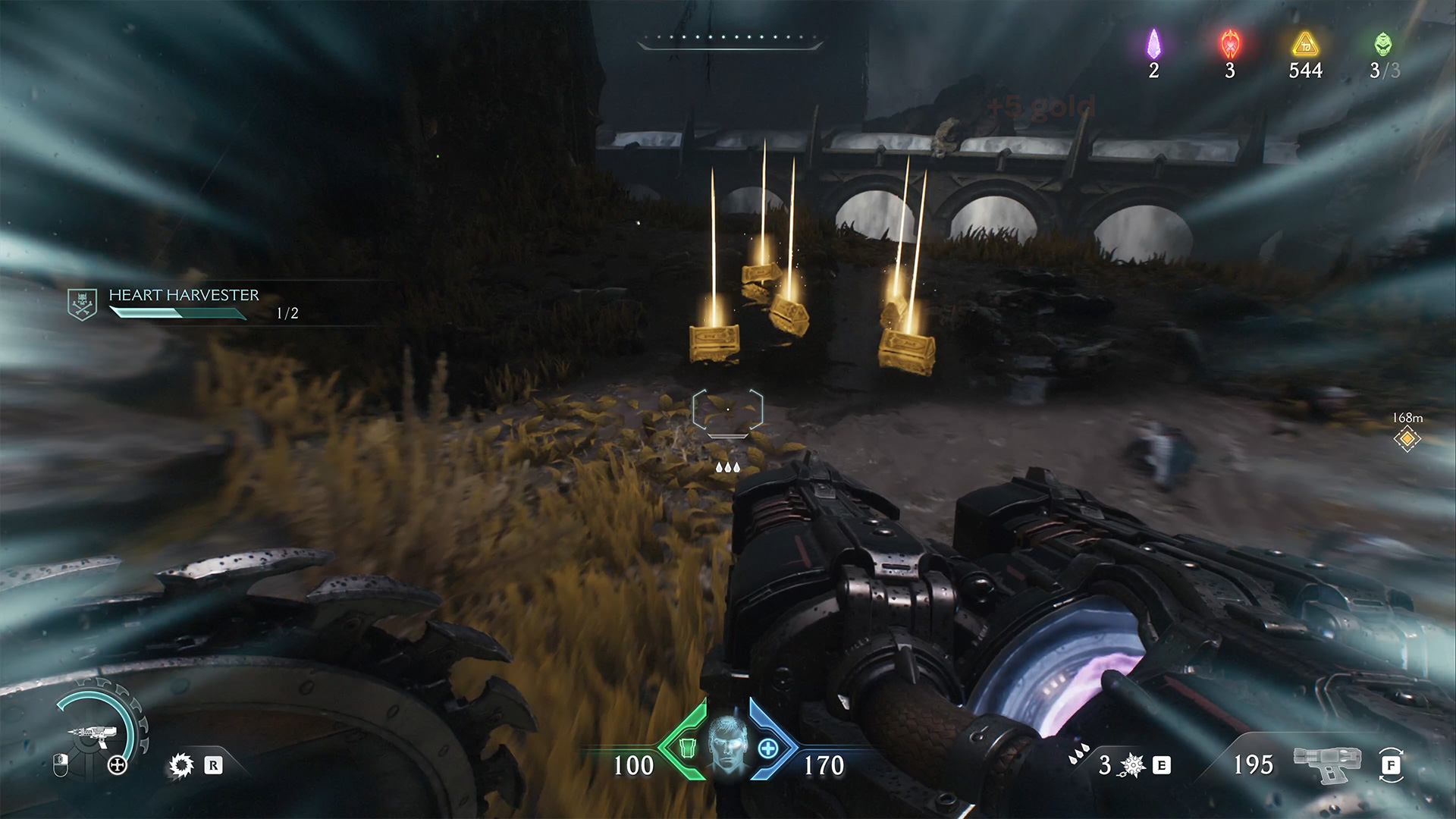1456x819 pixels.
Task: Activate the spiked melee charge icon
Action: tap(1131, 766)
